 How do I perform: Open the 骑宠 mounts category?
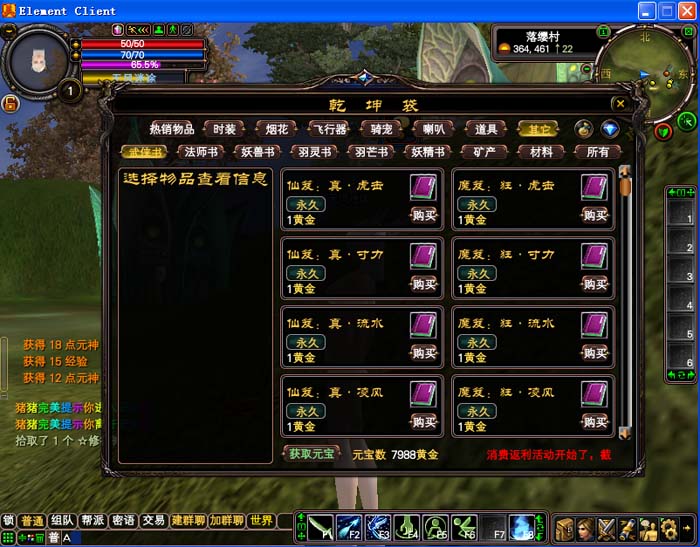click(x=381, y=129)
